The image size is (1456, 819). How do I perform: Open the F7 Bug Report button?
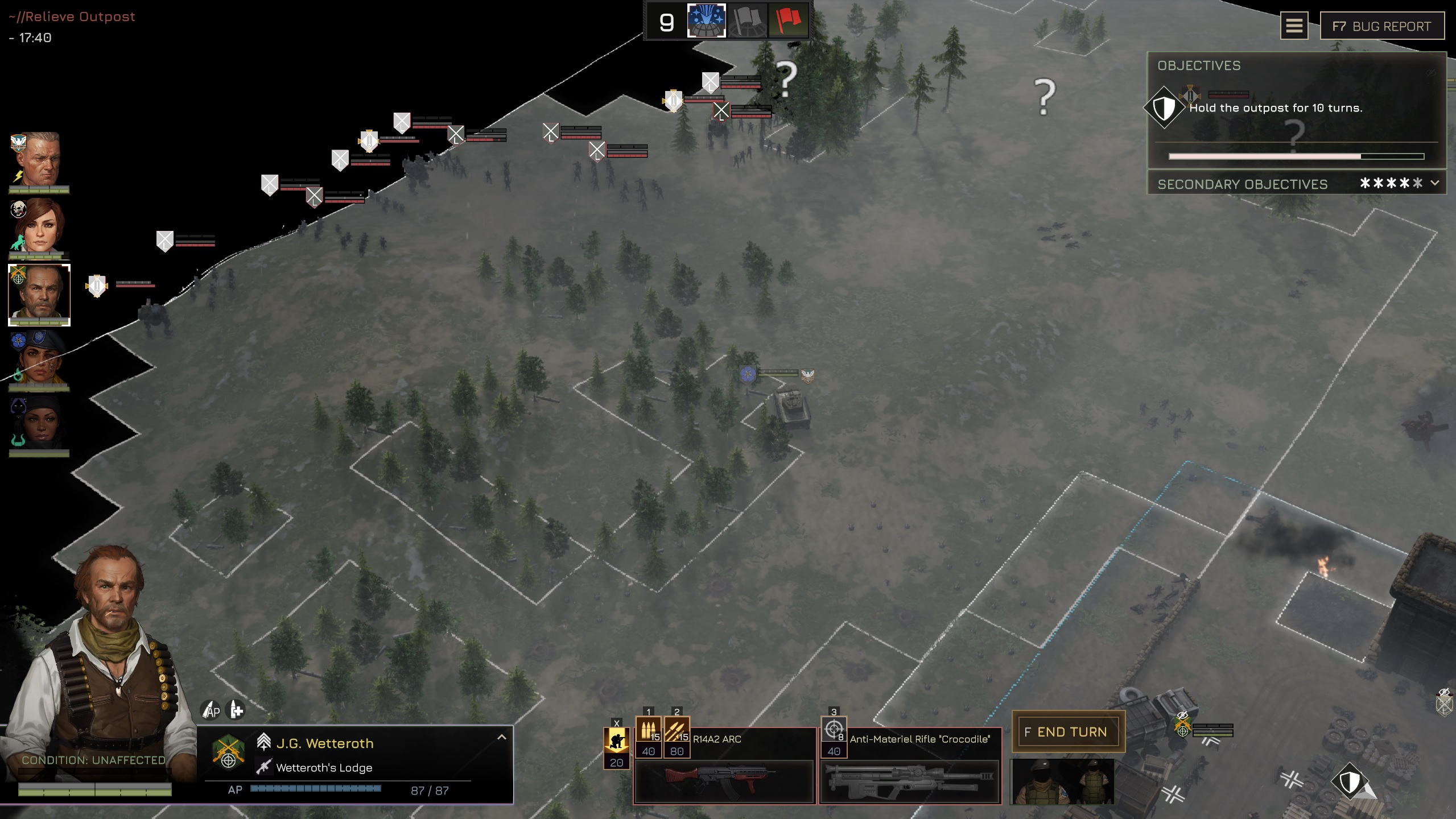pos(1381,26)
